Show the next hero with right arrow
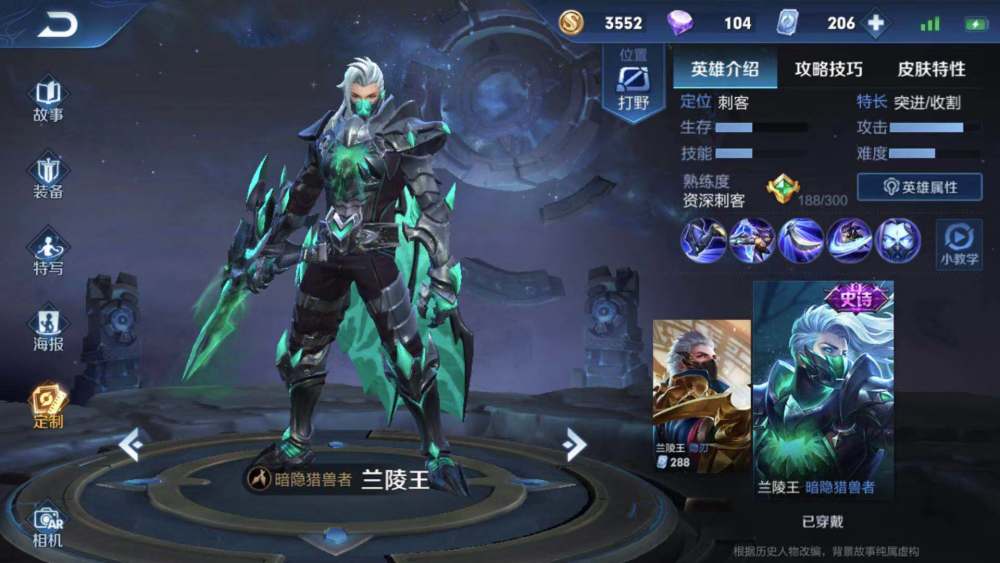Image resolution: width=1000 pixels, height=563 pixels. (x=573, y=444)
